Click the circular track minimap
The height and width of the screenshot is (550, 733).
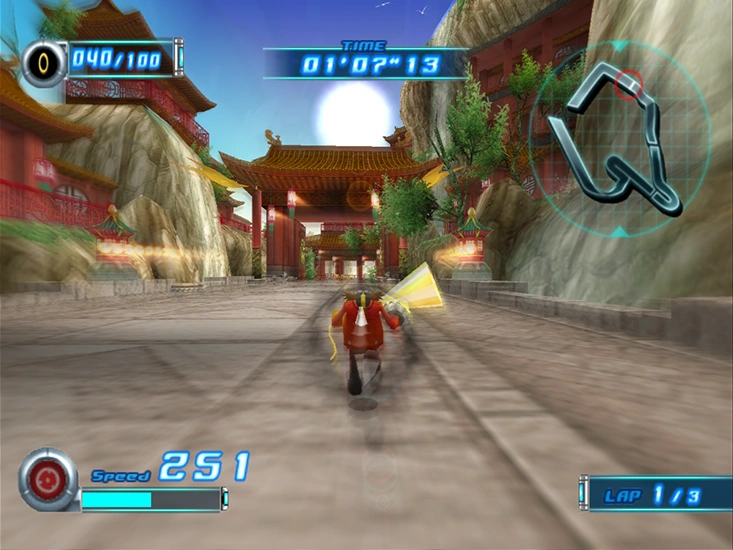tap(619, 134)
